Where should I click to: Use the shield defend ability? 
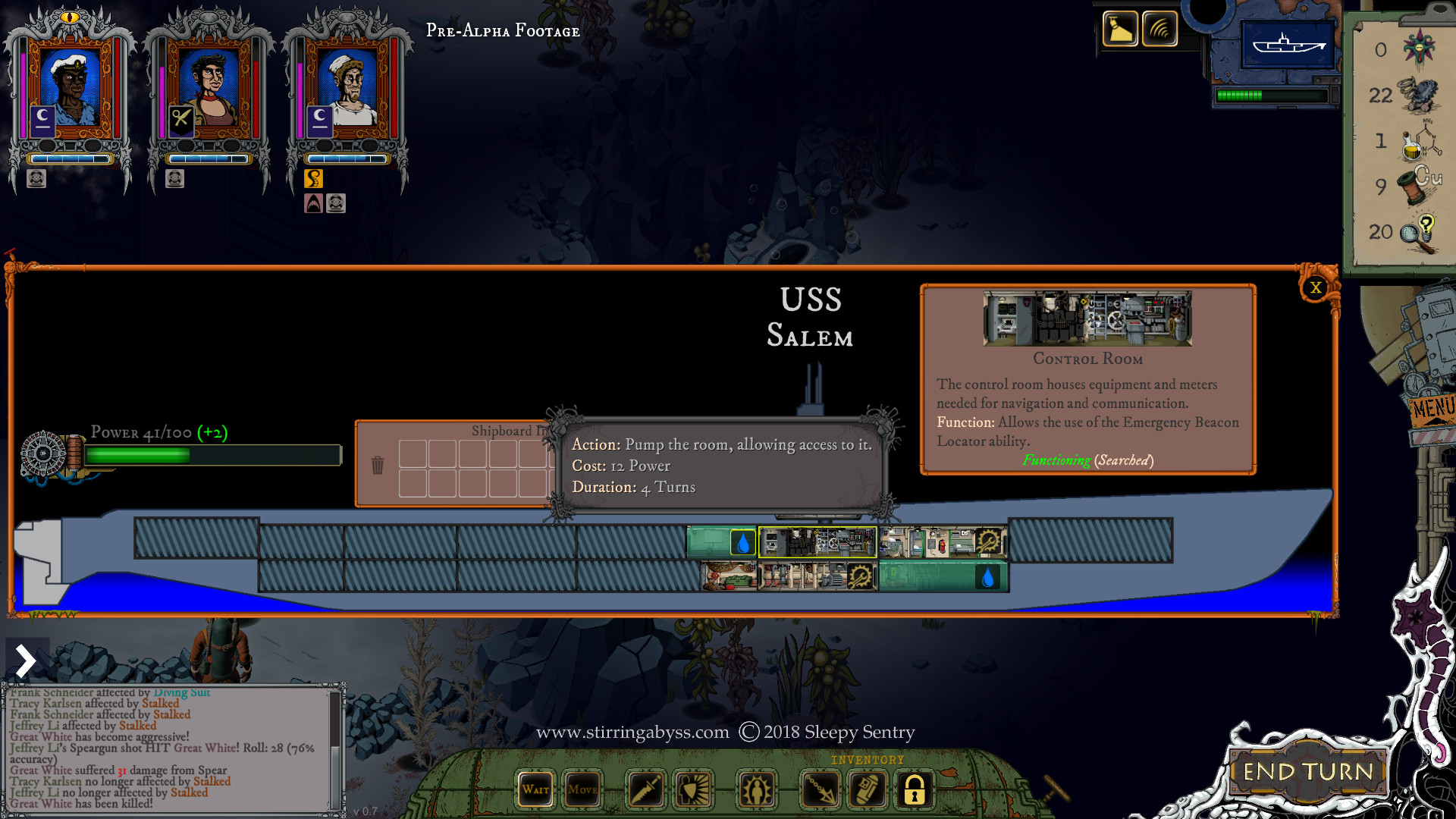[693, 789]
